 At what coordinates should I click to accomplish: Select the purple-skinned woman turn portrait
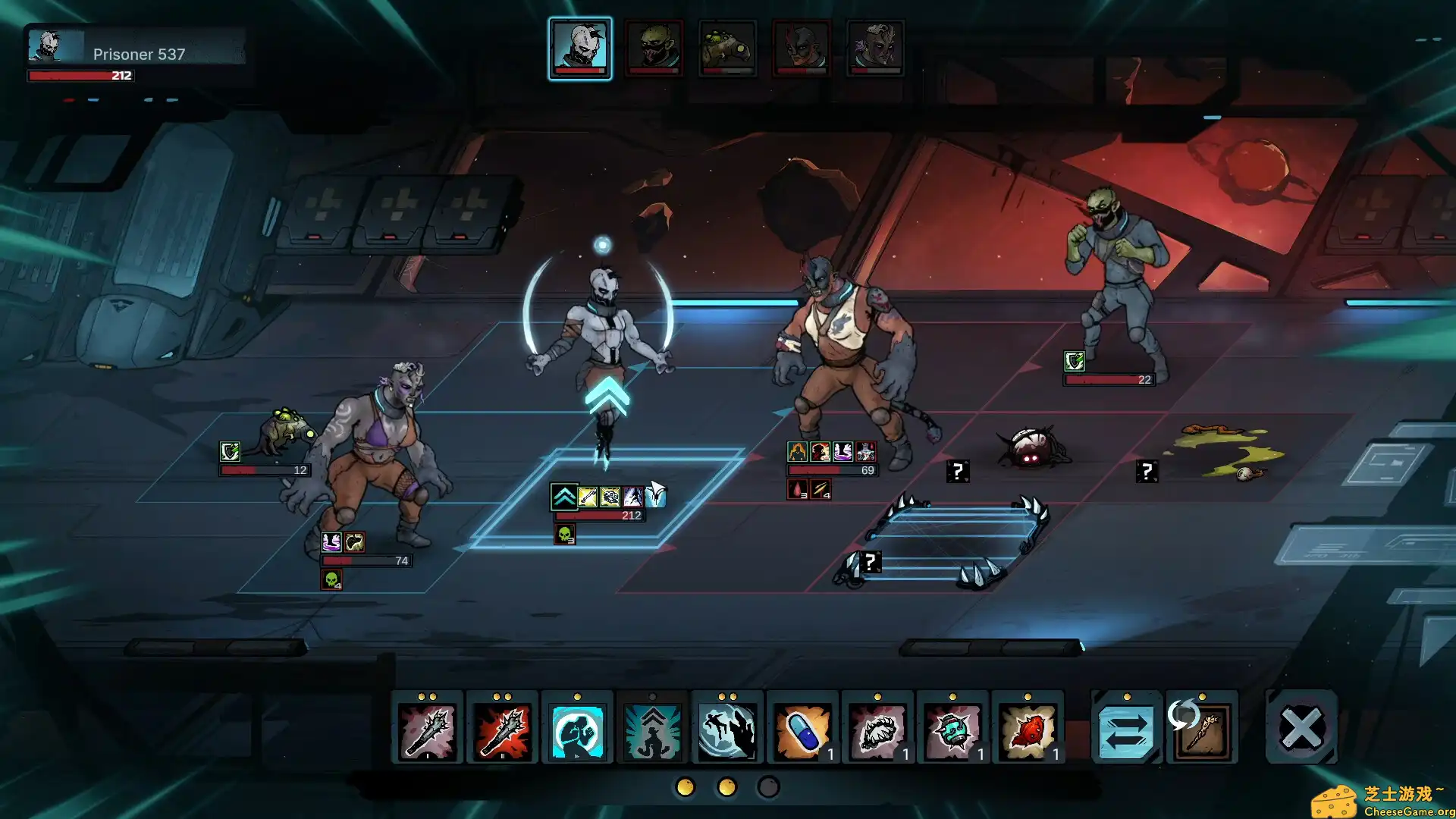[x=874, y=48]
